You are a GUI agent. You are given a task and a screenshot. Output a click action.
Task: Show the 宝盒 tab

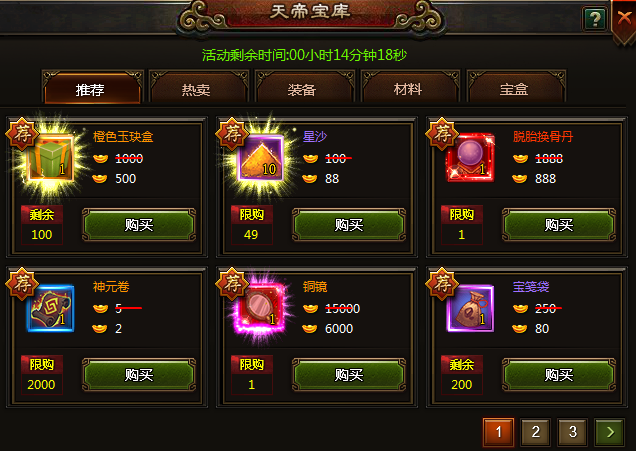(x=513, y=89)
